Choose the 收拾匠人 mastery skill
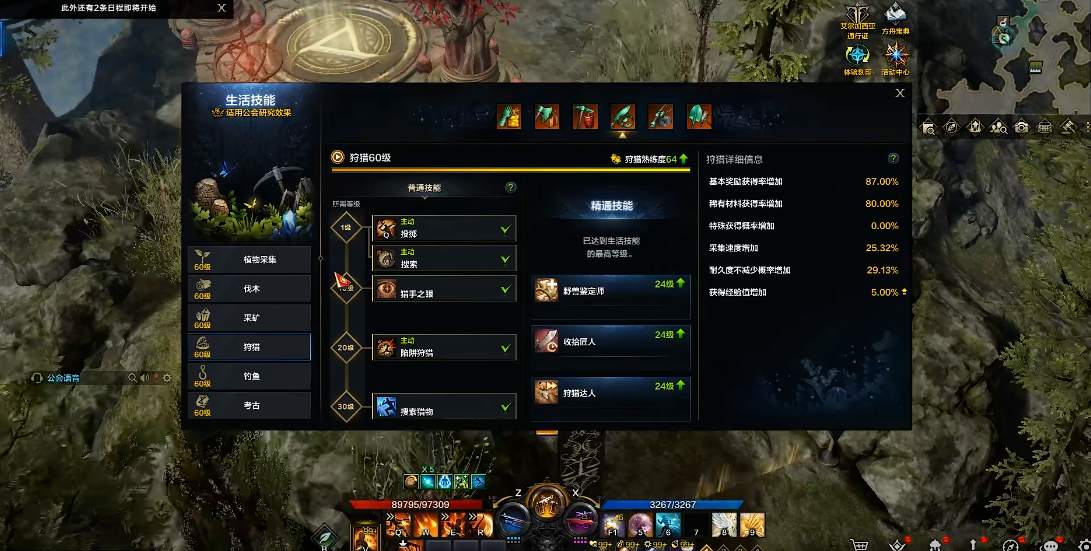The height and width of the screenshot is (551, 1091). pos(611,342)
